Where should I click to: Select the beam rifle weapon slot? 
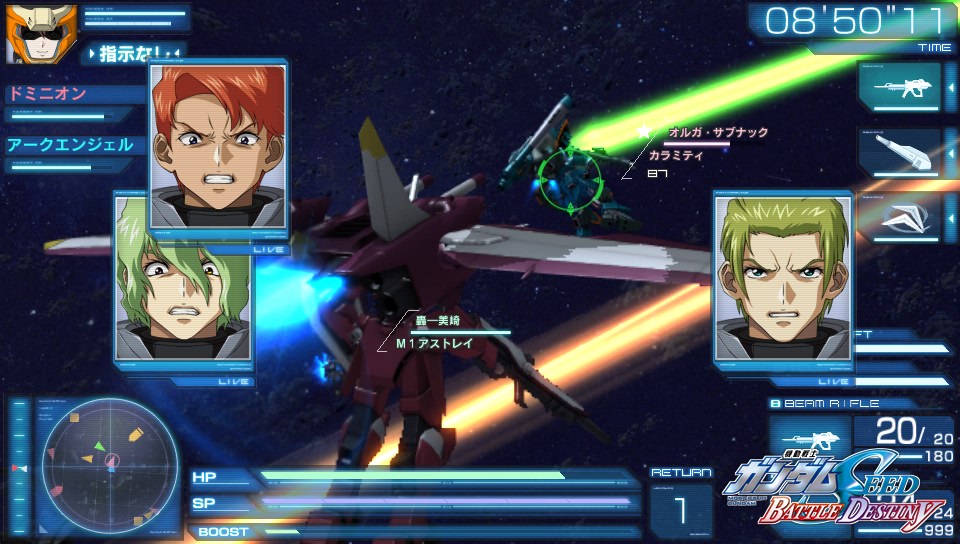point(899,87)
